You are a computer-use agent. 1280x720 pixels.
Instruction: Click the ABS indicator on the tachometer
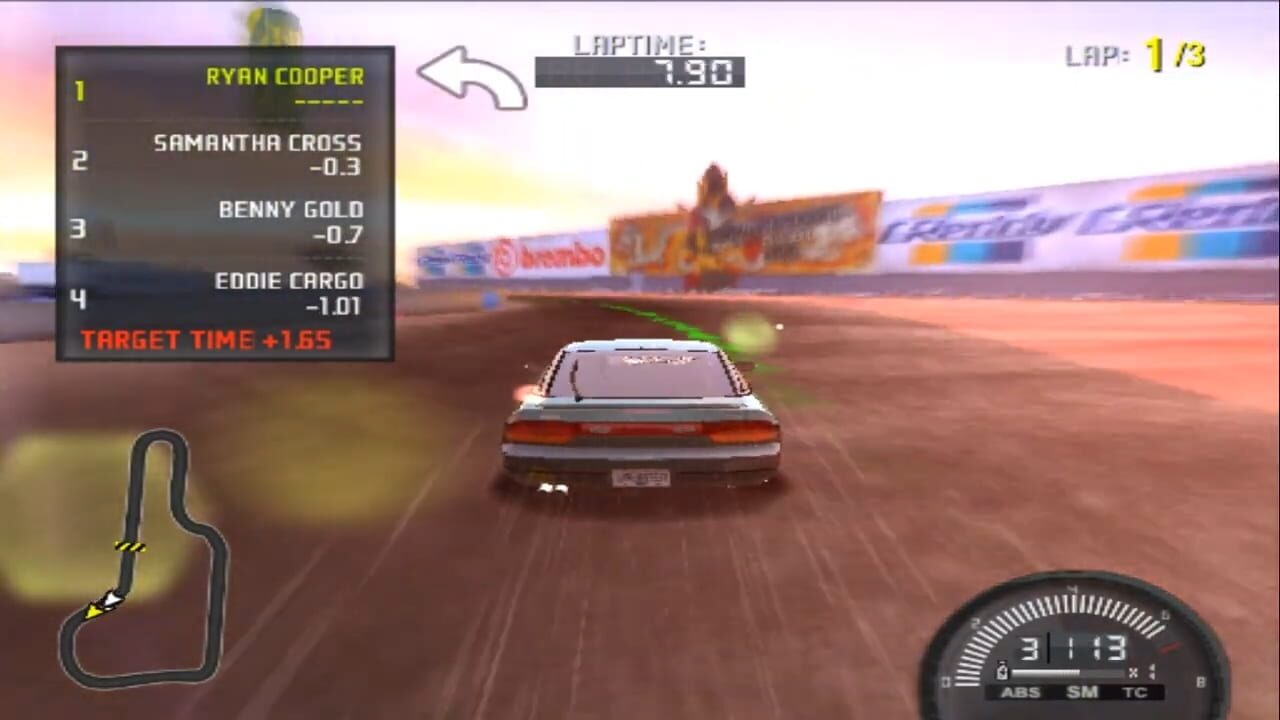pos(1019,692)
